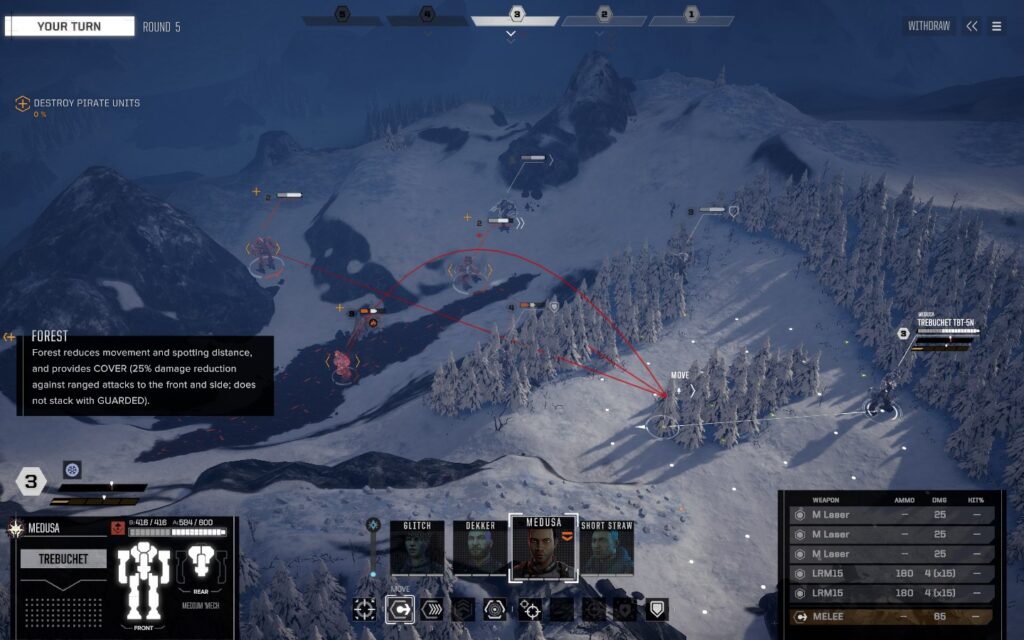Withdraw from the mission
Image resolution: width=1024 pixels, height=640 pixels.
pos(929,26)
